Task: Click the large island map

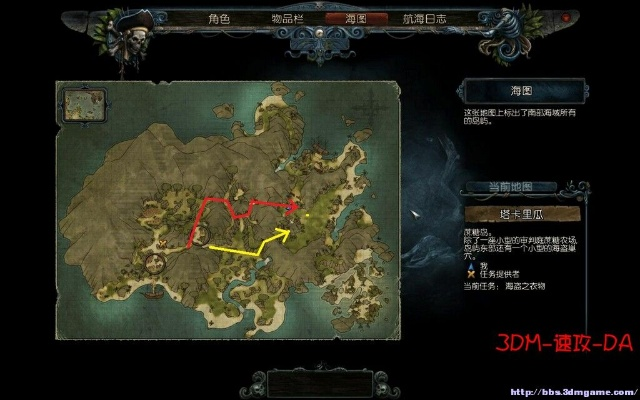Action: pos(240,230)
